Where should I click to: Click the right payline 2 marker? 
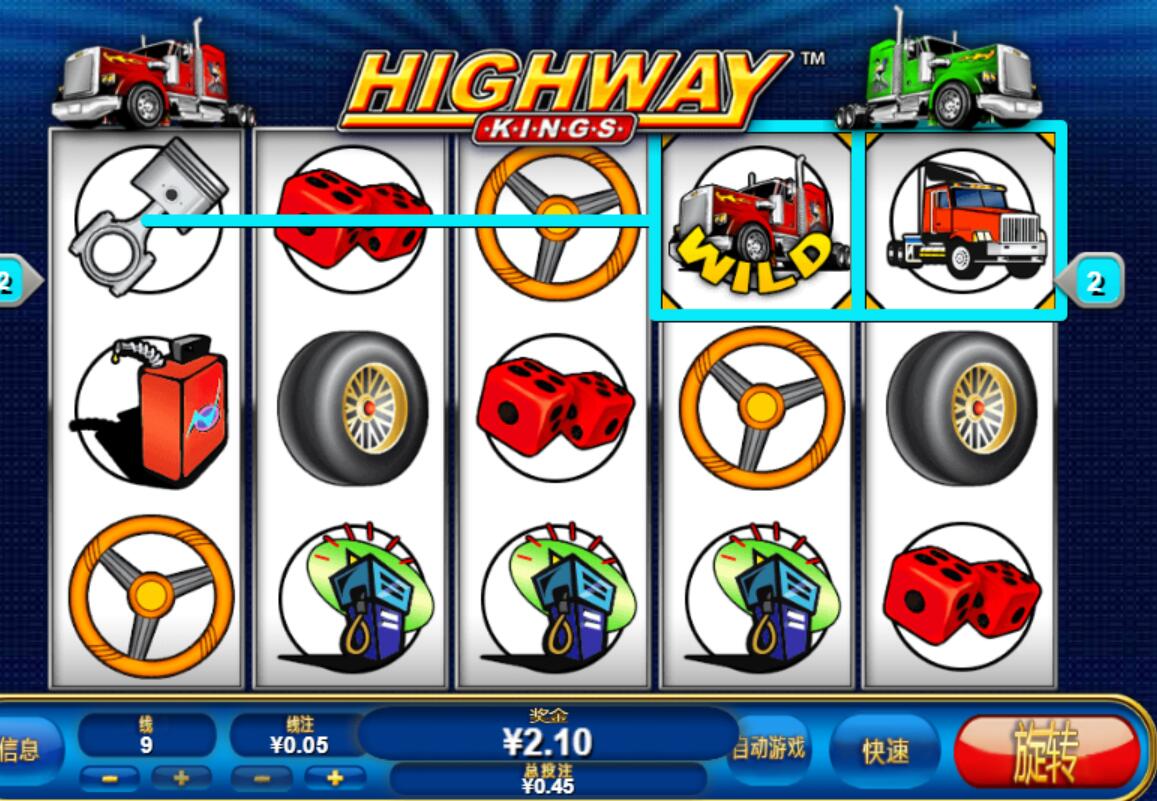tap(1094, 283)
